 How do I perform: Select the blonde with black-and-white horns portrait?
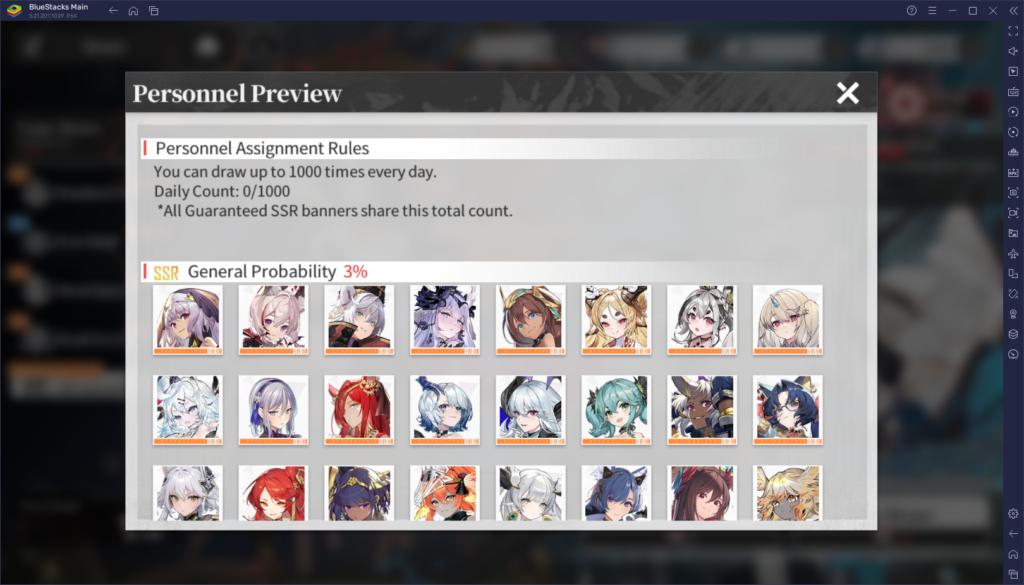(617, 319)
